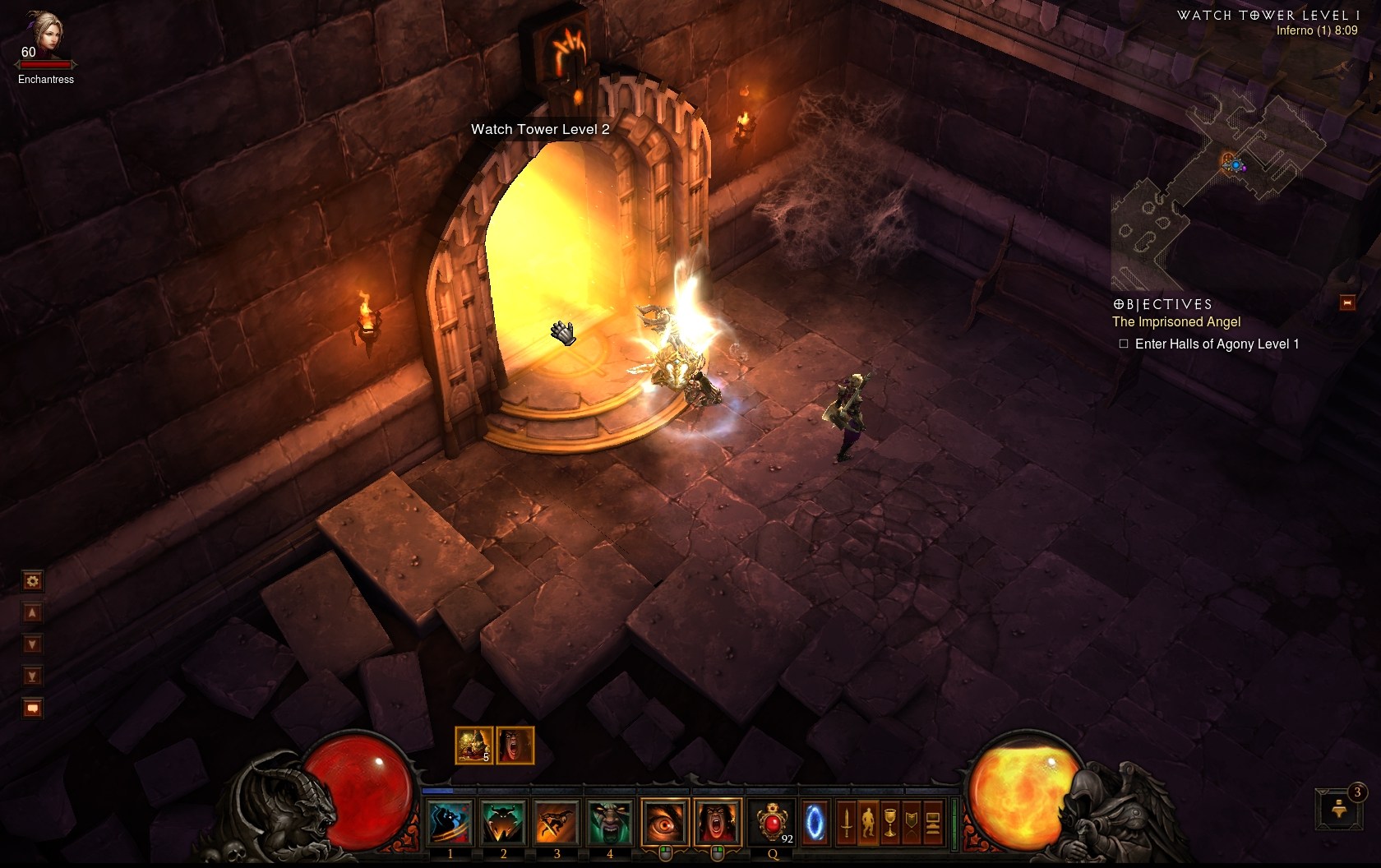Screen dimensions: 1381x868
Task: Collapse the Objectives tracker with its toggle
Action: click(x=1347, y=303)
